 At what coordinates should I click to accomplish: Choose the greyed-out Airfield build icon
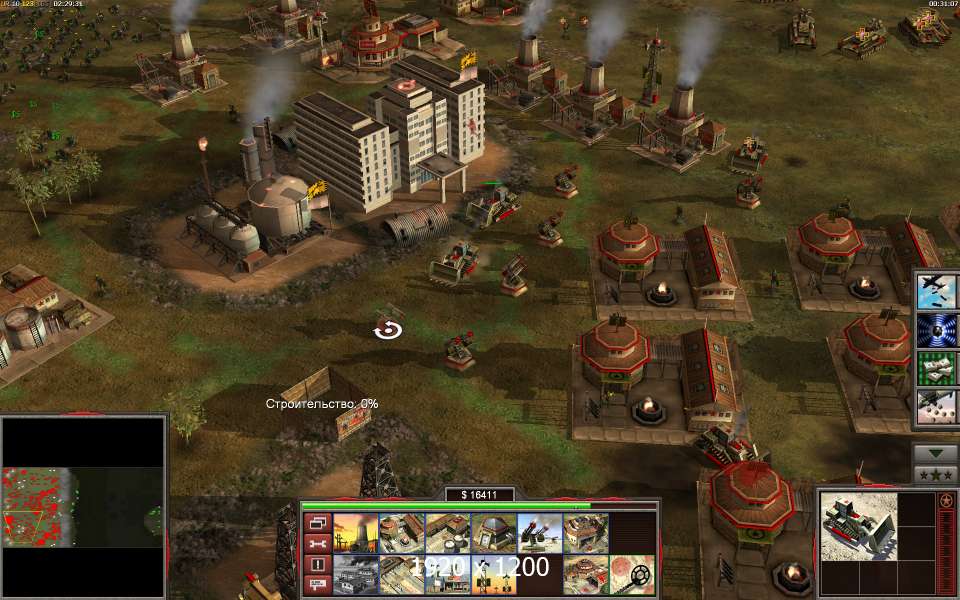[354, 575]
